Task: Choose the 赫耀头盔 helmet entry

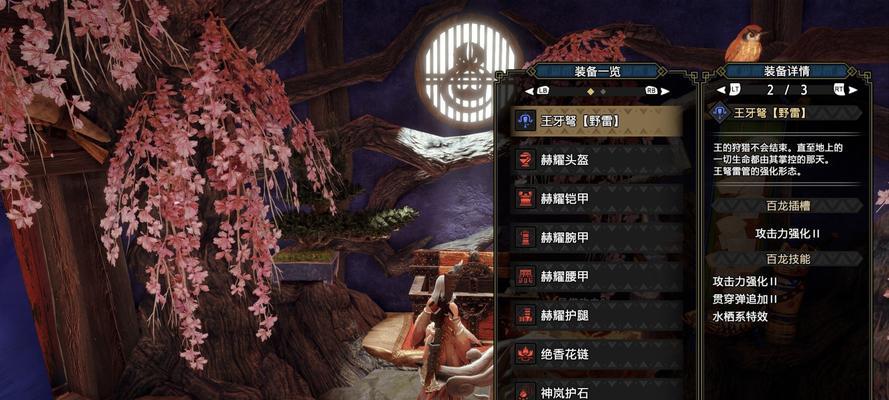Action: pyautogui.click(x=596, y=160)
